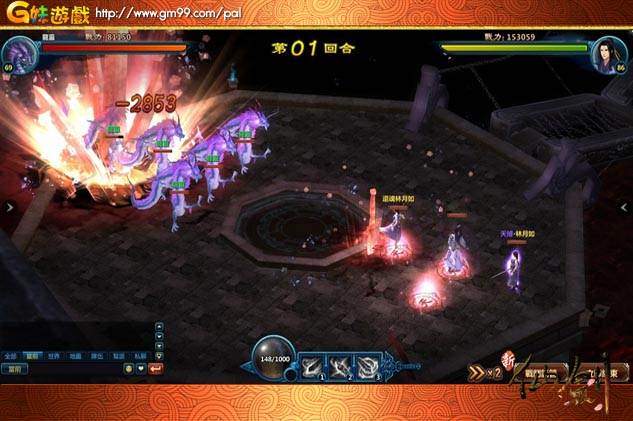This screenshot has height=421, width=633.
Task: Switch chat to the 全部 tab
Action: [x=11, y=355]
